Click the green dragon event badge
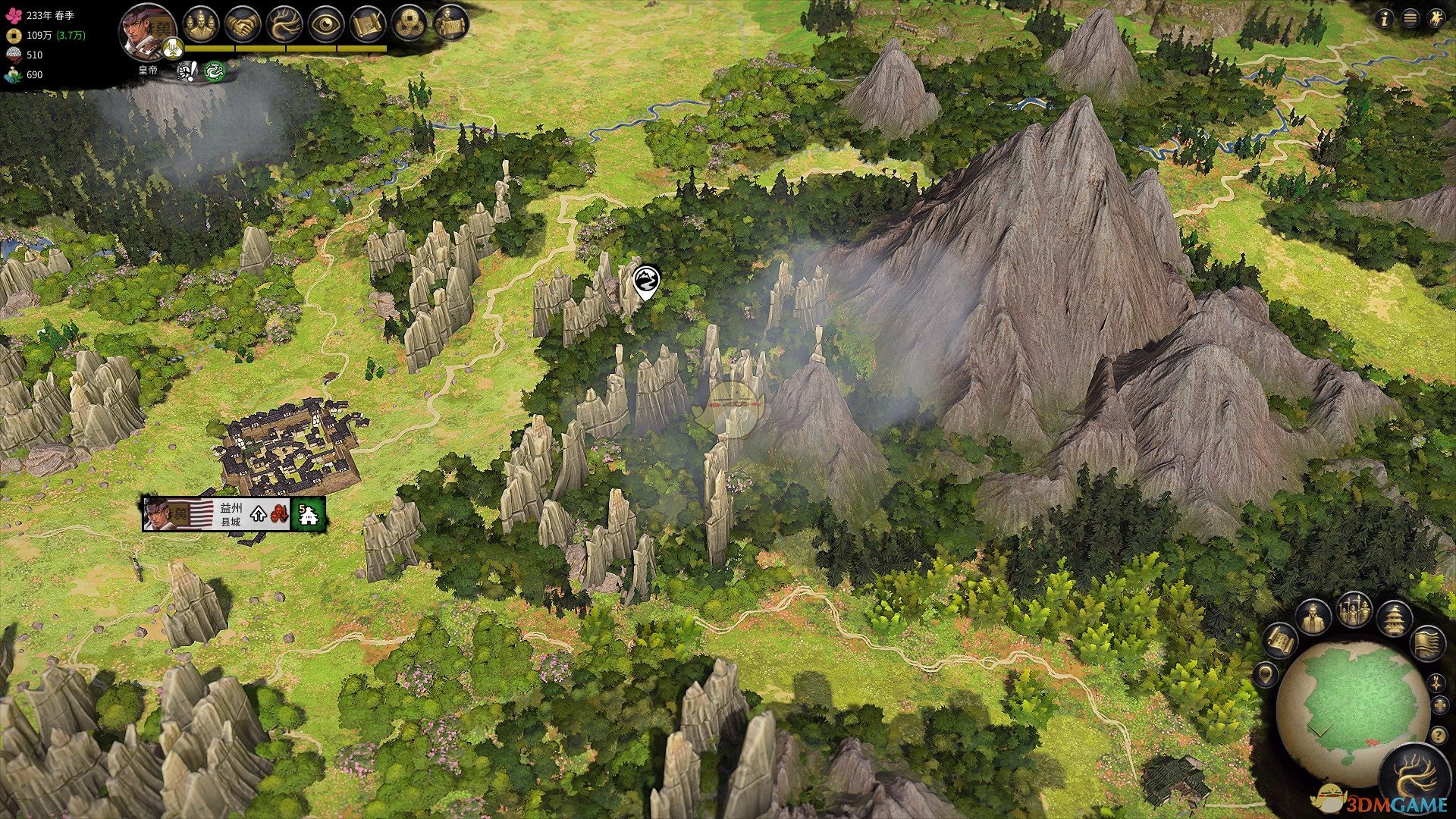The height and width of the screenshot is (819, 1456). click(x=215, y=71)
